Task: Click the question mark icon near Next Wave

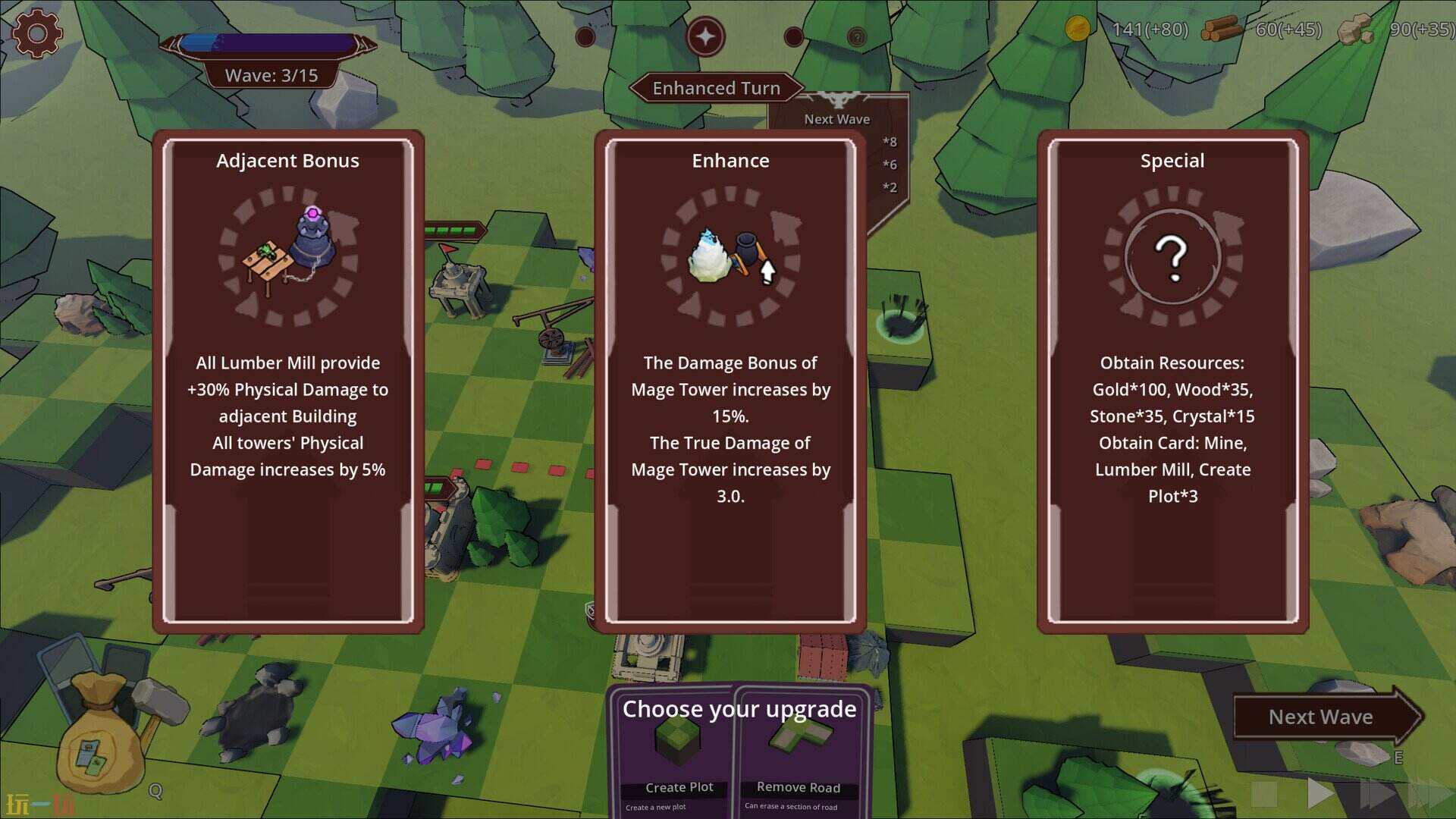Action: (x=858, y=37)
